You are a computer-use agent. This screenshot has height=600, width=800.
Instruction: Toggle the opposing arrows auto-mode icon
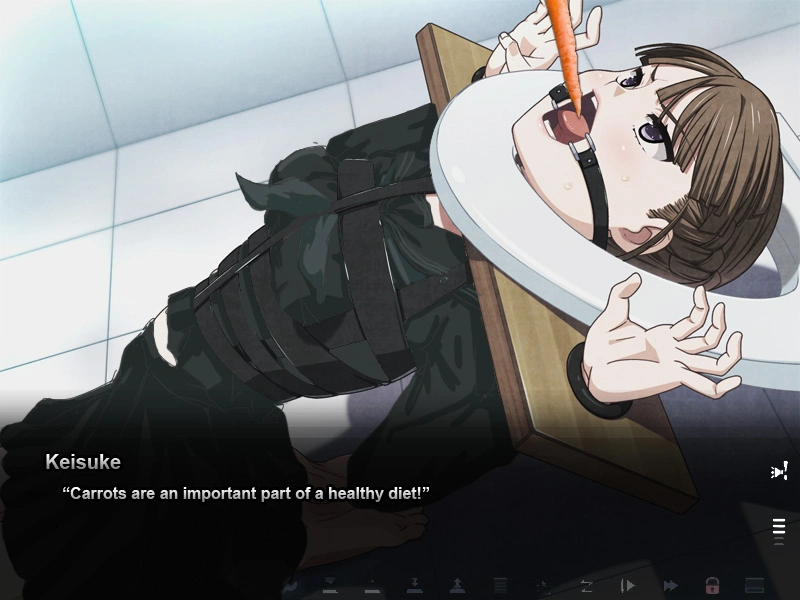586,585
